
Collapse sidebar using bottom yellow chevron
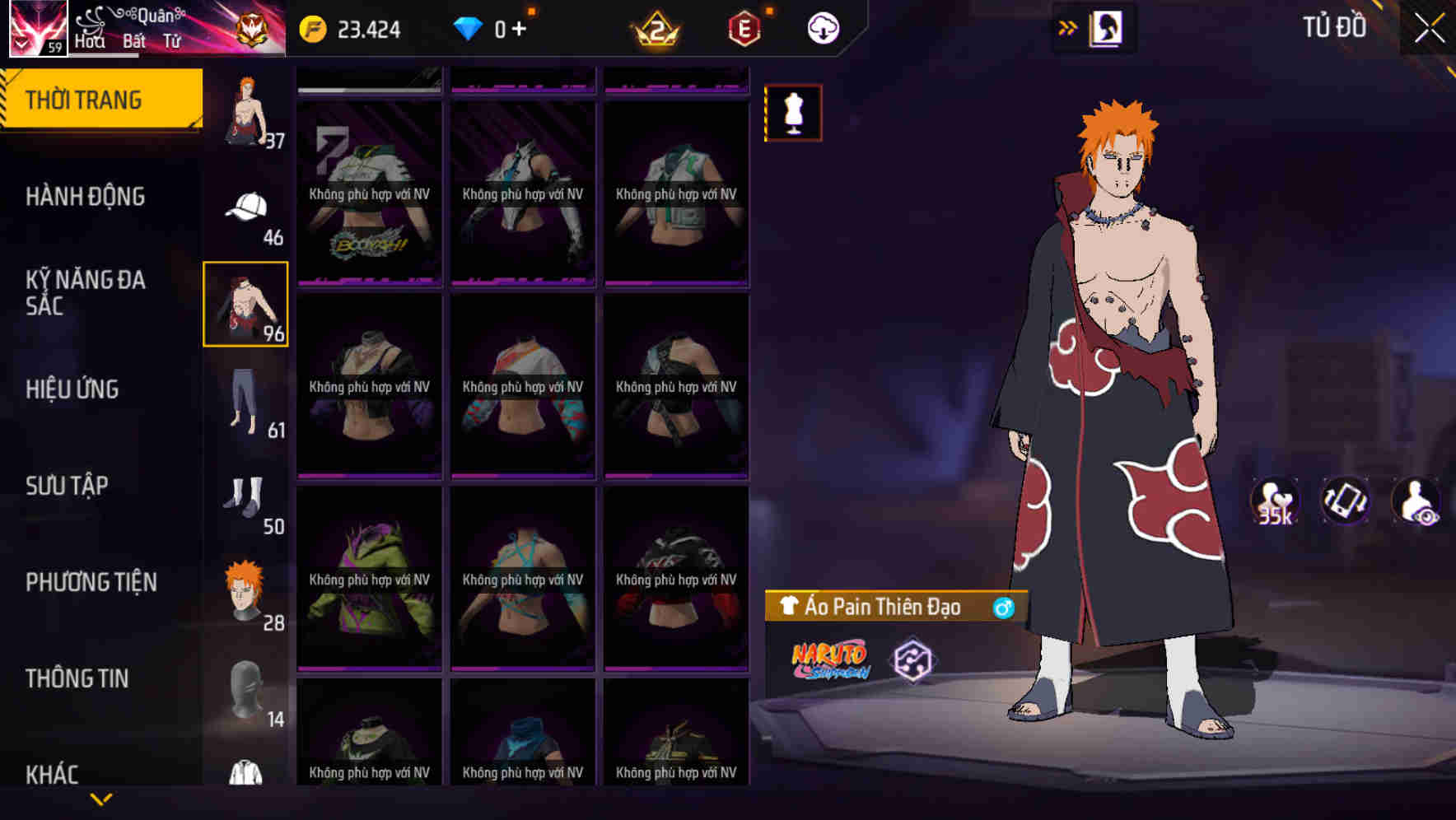point(101,797)
